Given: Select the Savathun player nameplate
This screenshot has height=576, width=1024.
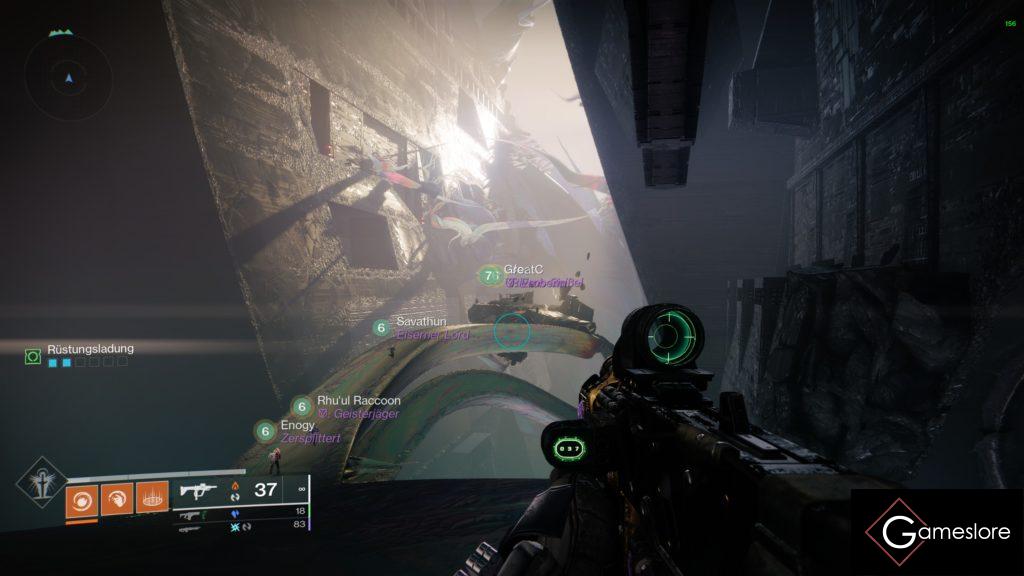Looking at the screenshot, I should pos(420,321).
